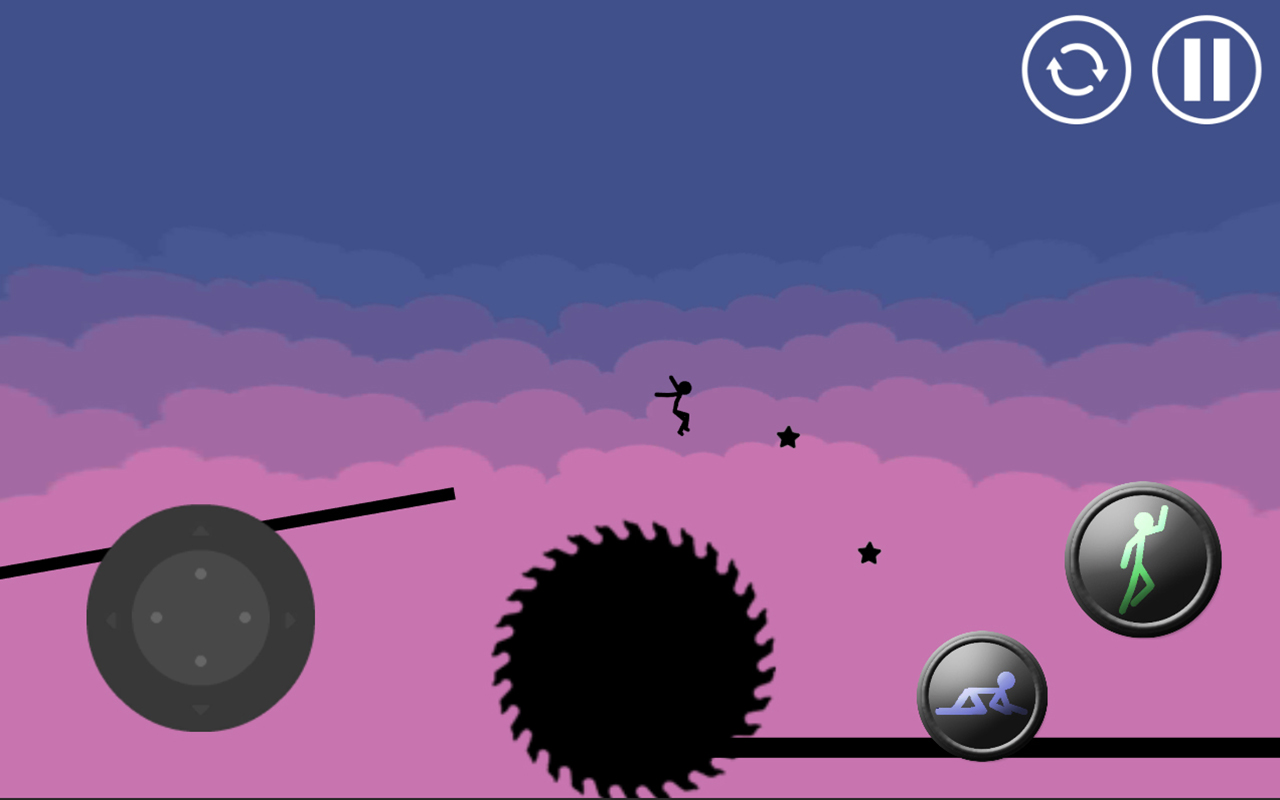Pause the game
Viewport: 1280px width, 800px height.
coord(1204,70)
